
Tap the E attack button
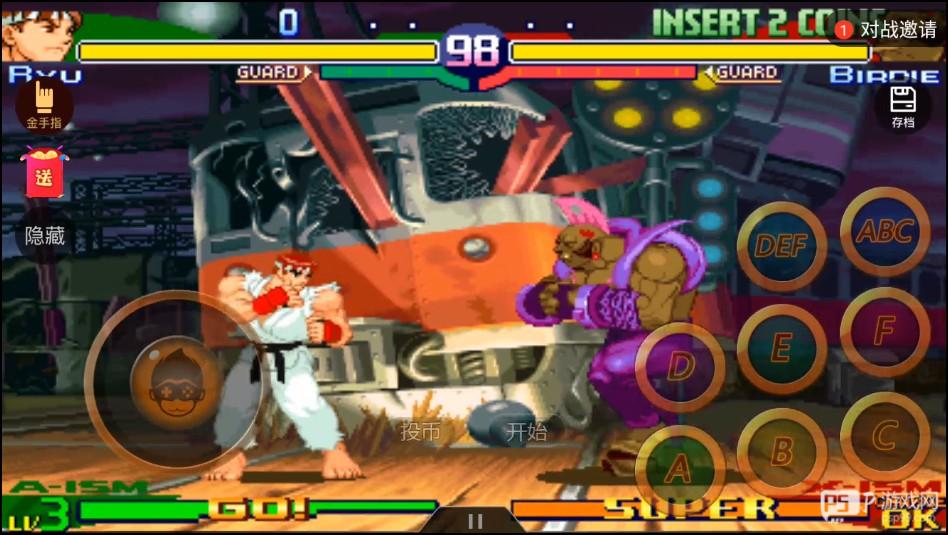782,348
